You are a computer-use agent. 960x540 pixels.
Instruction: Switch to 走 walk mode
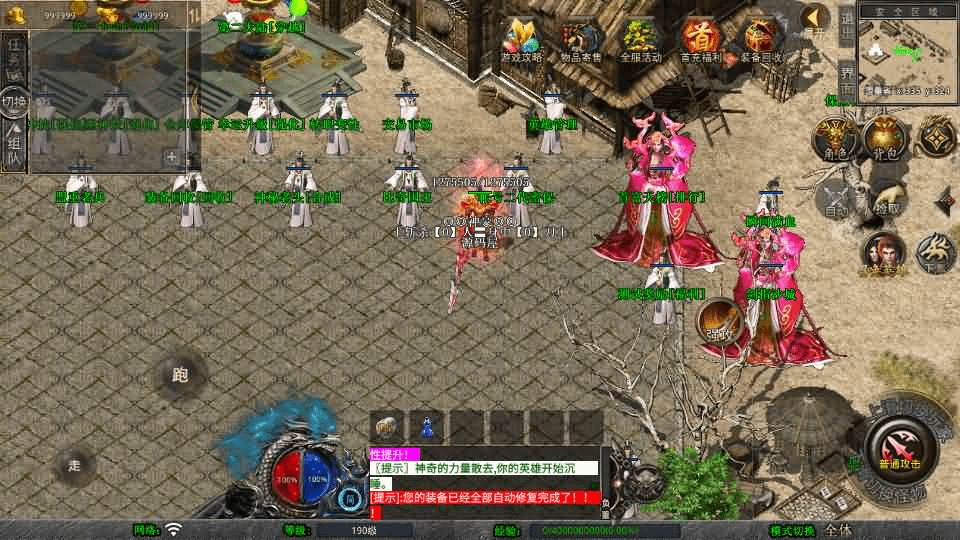click(75, 465)
